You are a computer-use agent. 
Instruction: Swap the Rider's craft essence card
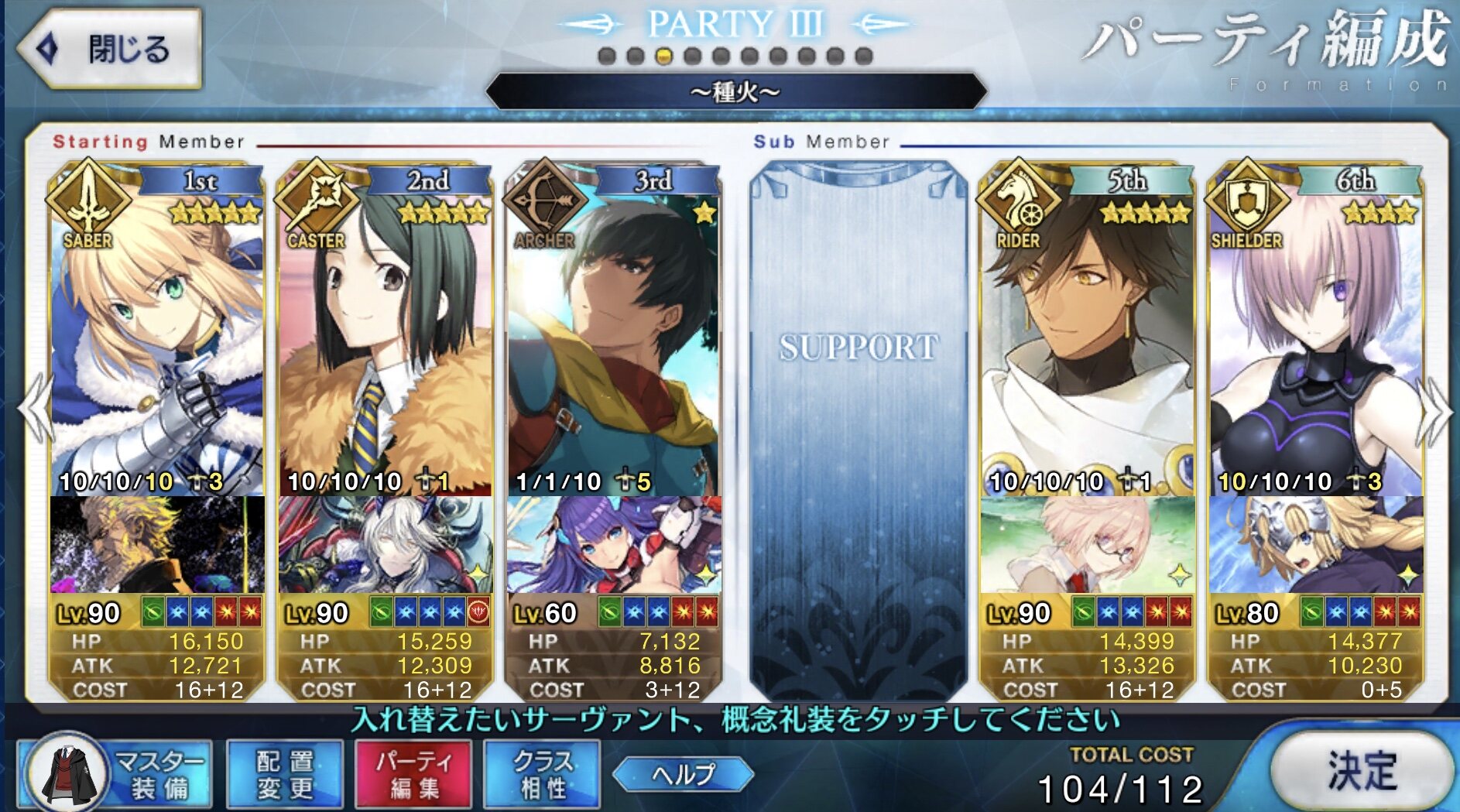1087,545
